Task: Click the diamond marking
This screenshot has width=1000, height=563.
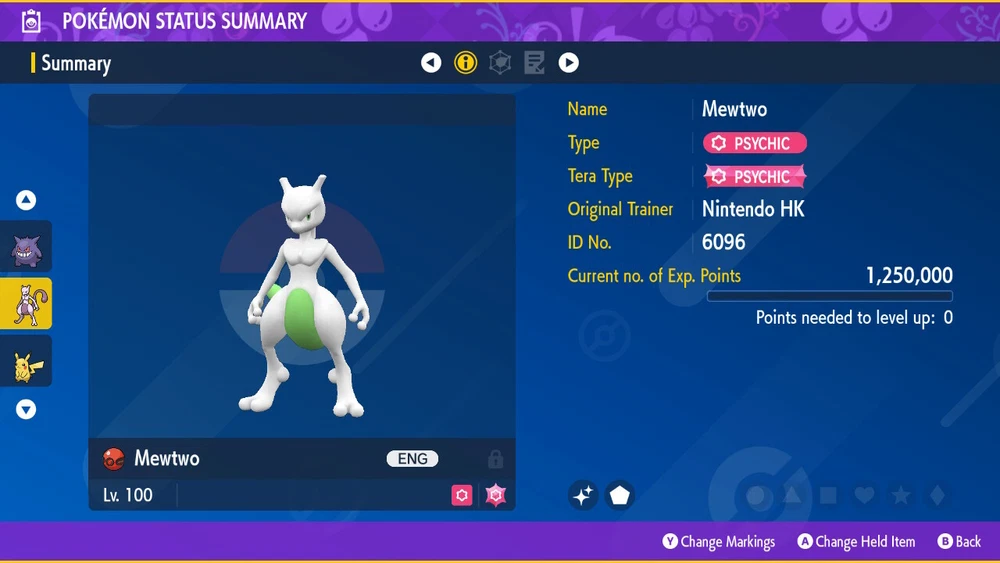Action: pos(936,495)
